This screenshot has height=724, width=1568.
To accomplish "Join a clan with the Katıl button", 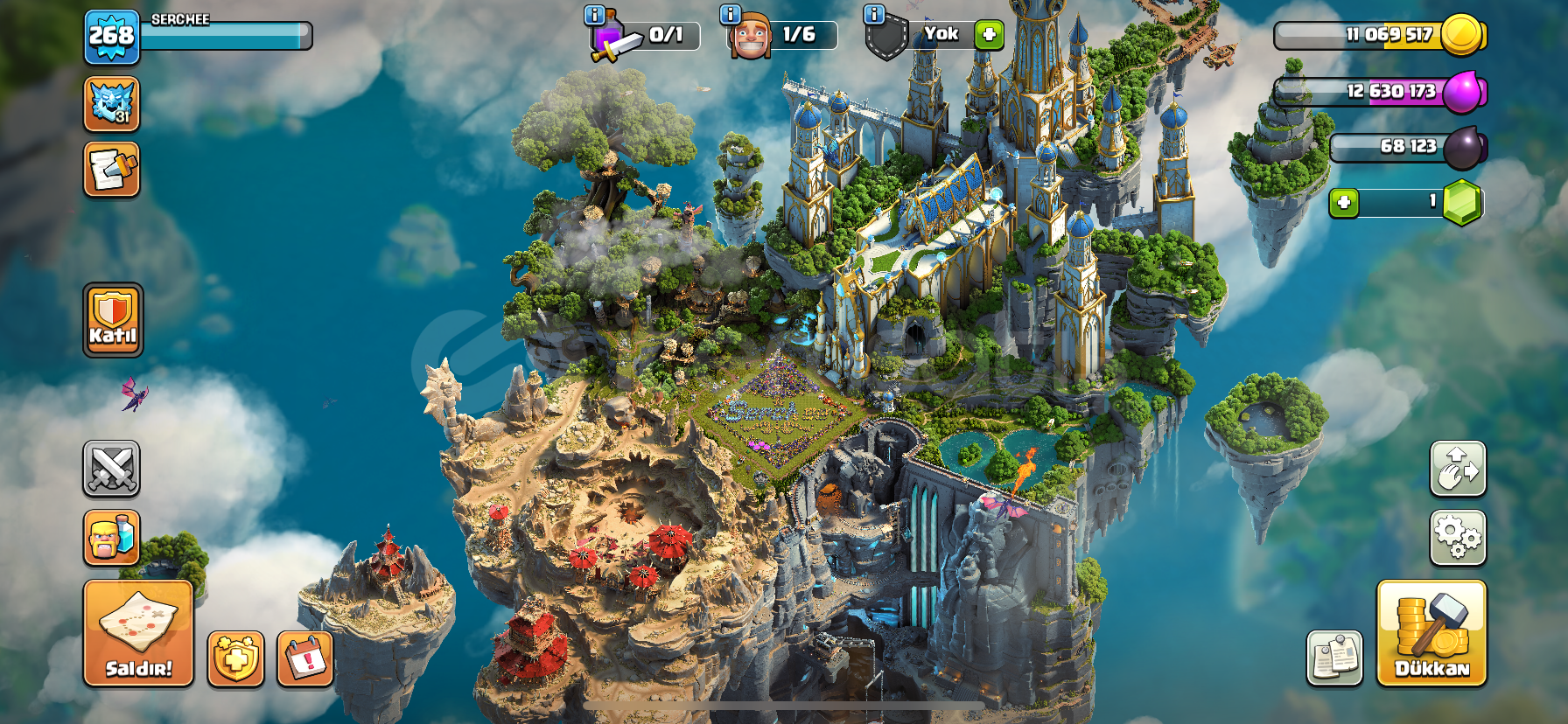I will (113, 320).
